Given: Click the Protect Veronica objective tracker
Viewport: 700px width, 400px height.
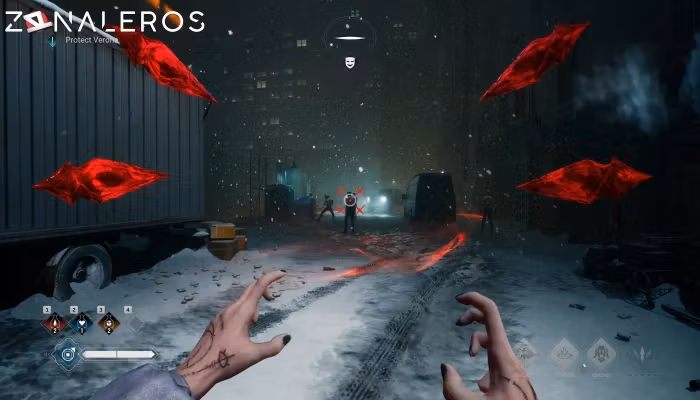Looking at the screenshot, I should (x=84, y=40).
